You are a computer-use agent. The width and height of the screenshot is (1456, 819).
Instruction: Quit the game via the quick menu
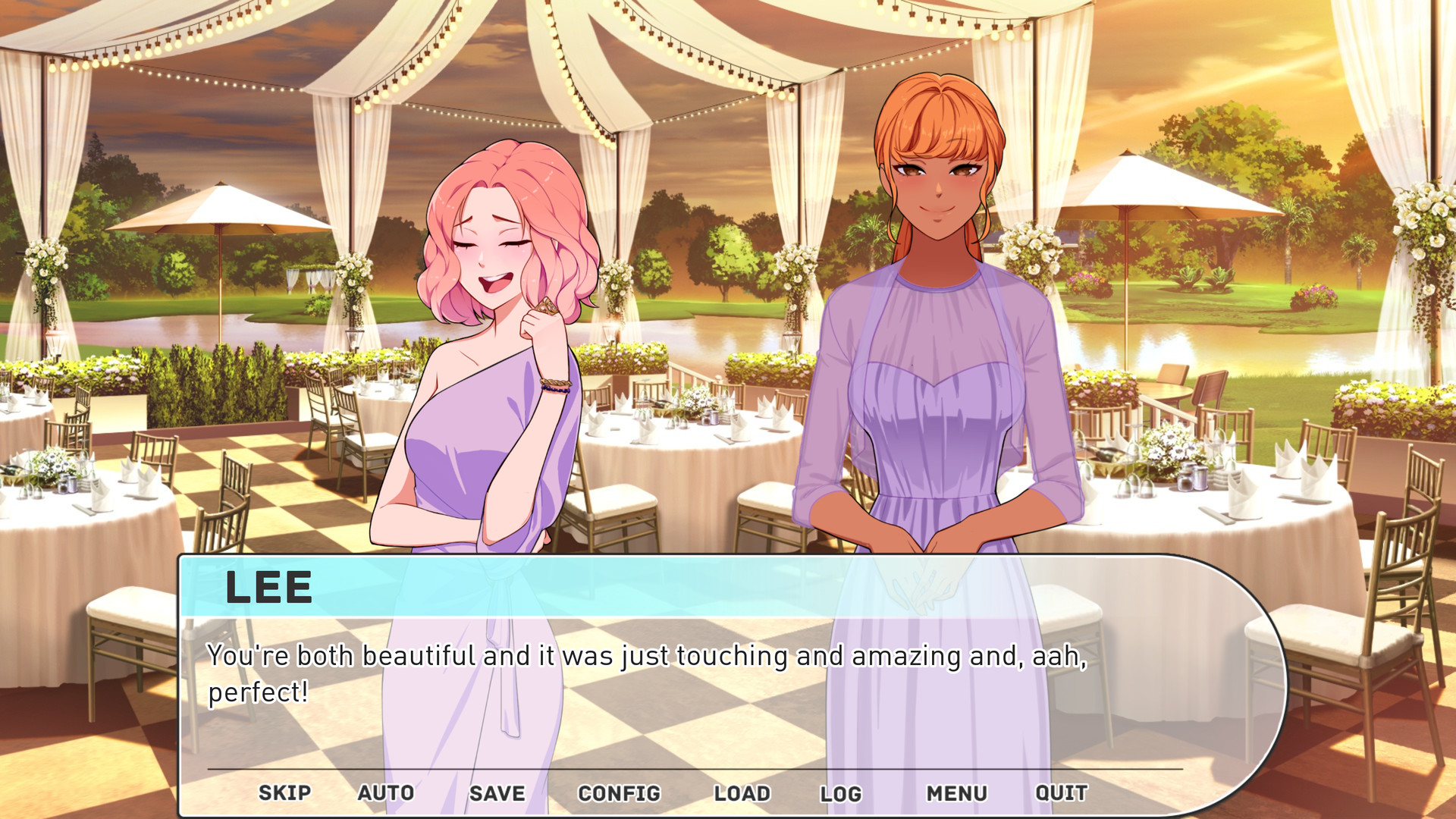(x=1062, y=793)
